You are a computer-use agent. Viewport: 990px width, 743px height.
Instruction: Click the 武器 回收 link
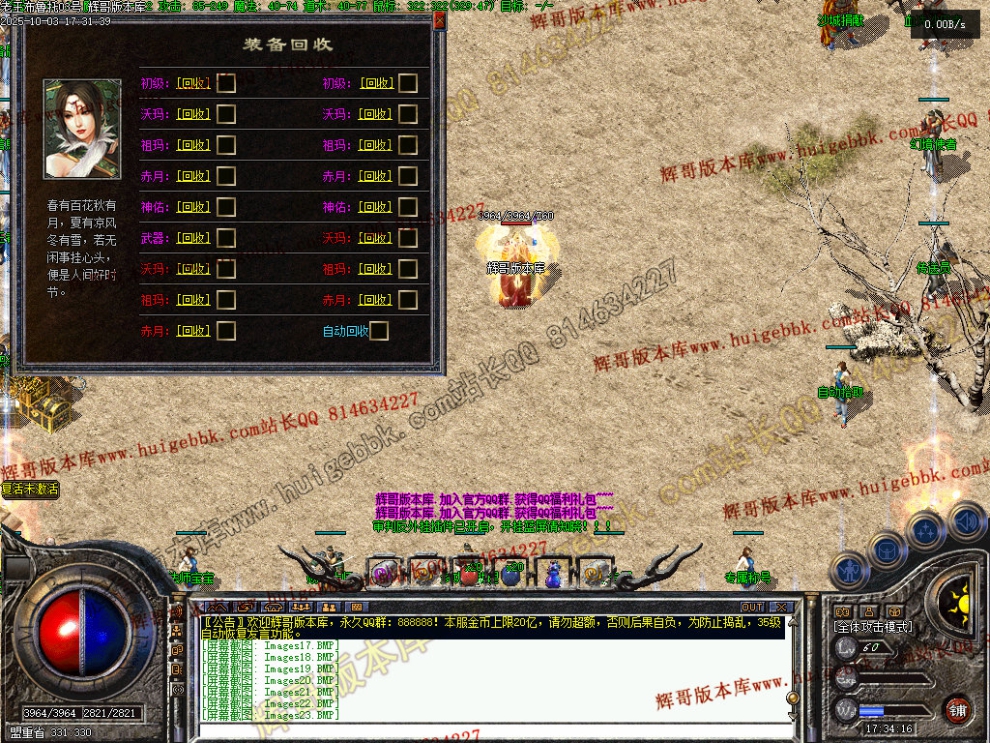tap(193, 238)
